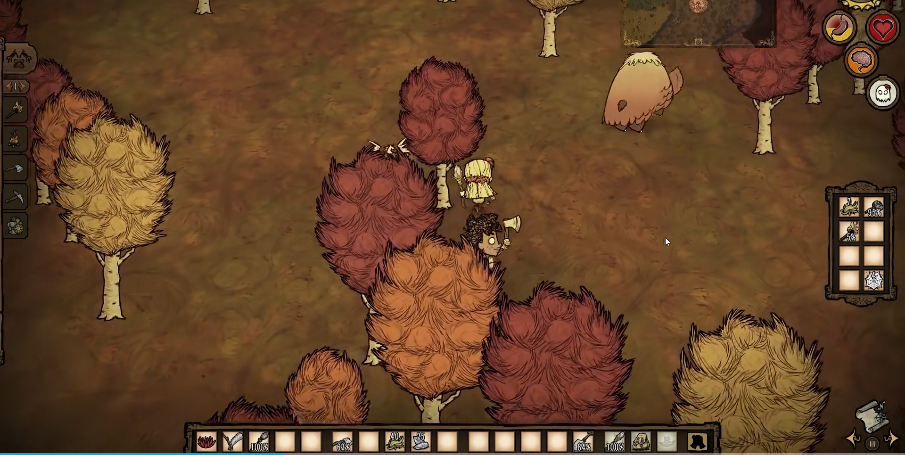The width and height of the screenshot is (905, 455).
Task: Click the spider web container slot
Action: pyautogui.click(x=873, y=280)
